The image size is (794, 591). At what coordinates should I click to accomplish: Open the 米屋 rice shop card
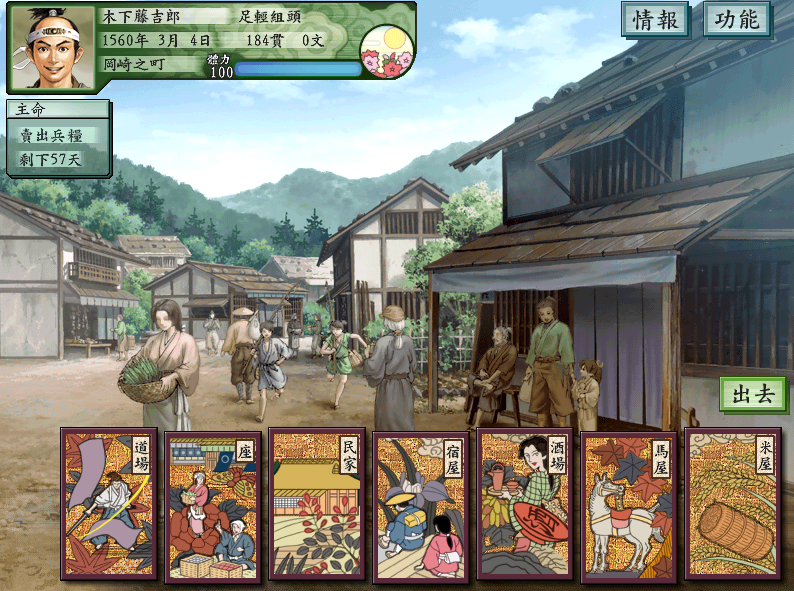[x=733, y=504]
